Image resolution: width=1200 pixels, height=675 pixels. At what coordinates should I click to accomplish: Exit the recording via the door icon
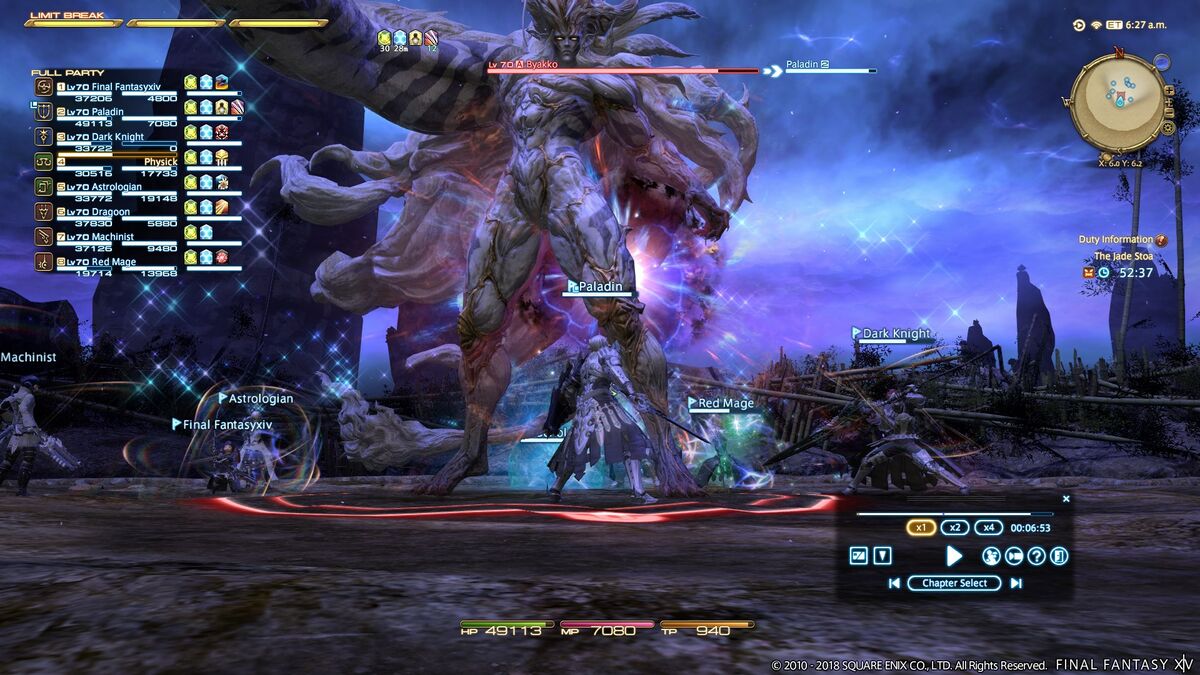pos(1059,556)
